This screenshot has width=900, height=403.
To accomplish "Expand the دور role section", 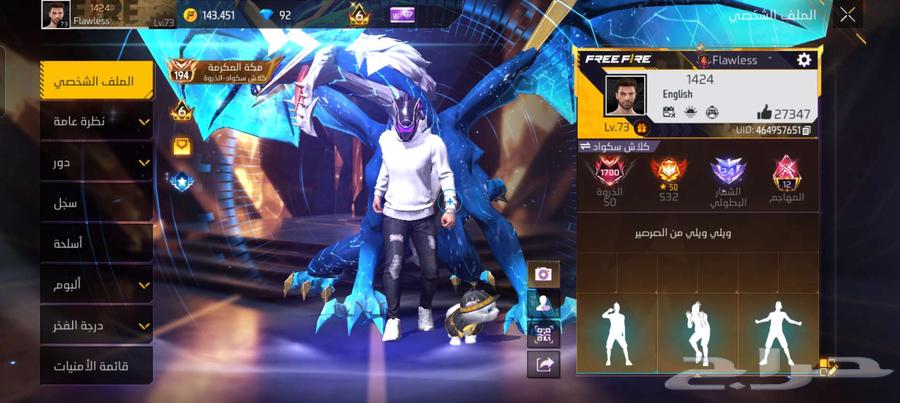I will (97, 162).
